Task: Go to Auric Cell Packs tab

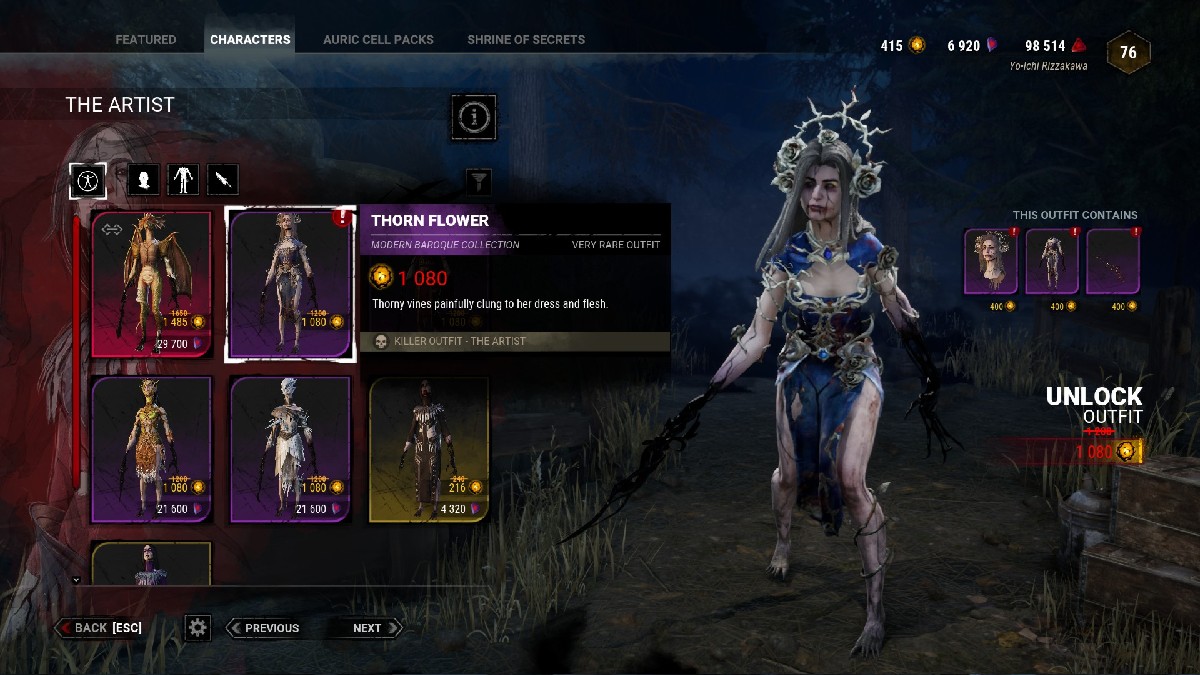Action: coord(378,40)
